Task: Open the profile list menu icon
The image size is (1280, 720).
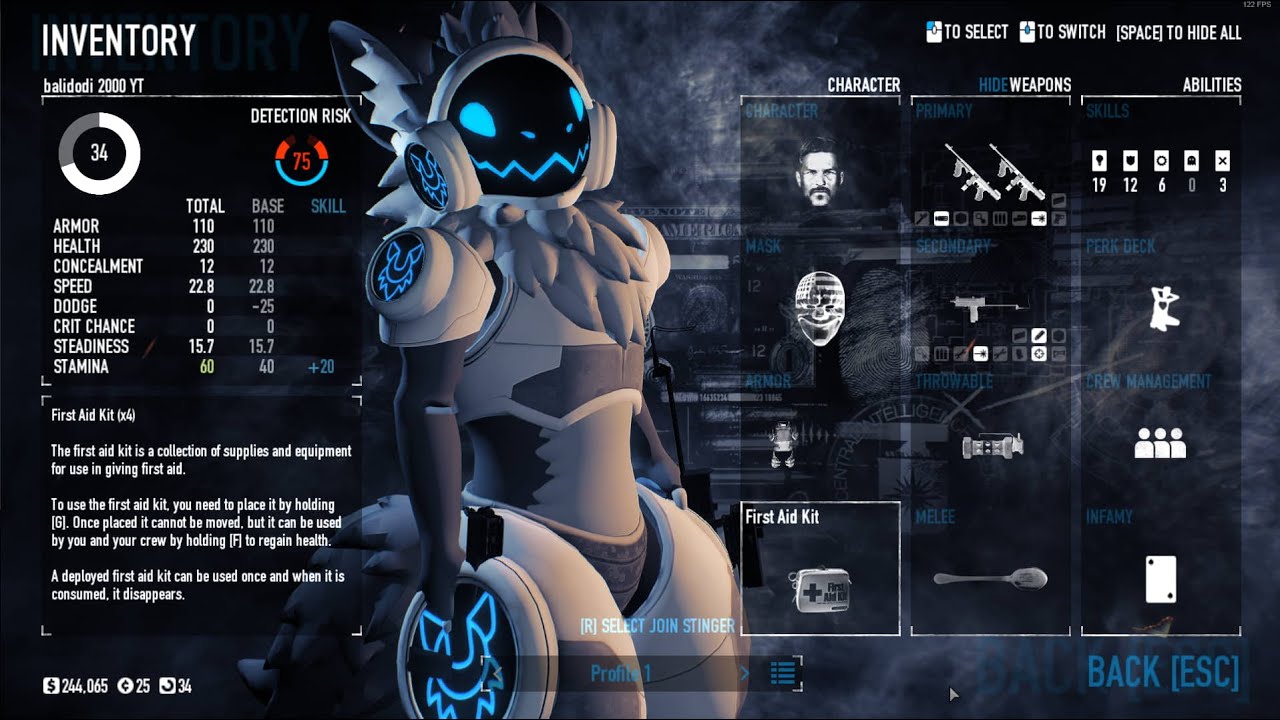Action: pos(783,673)
